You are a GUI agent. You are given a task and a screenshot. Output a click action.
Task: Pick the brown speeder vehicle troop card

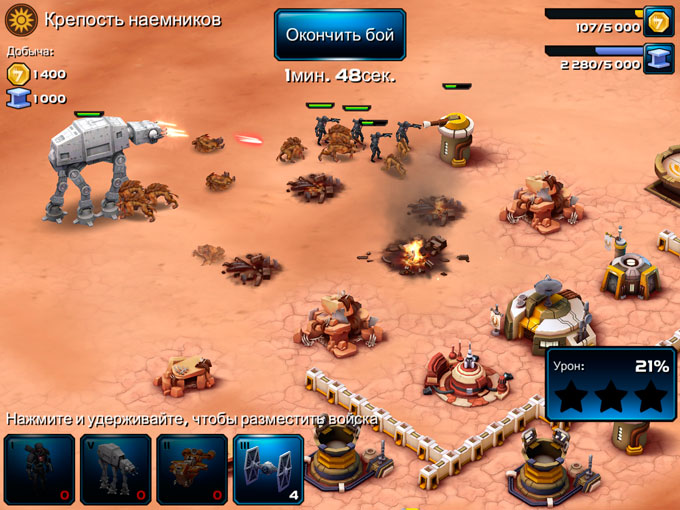[x=192, y=468]
